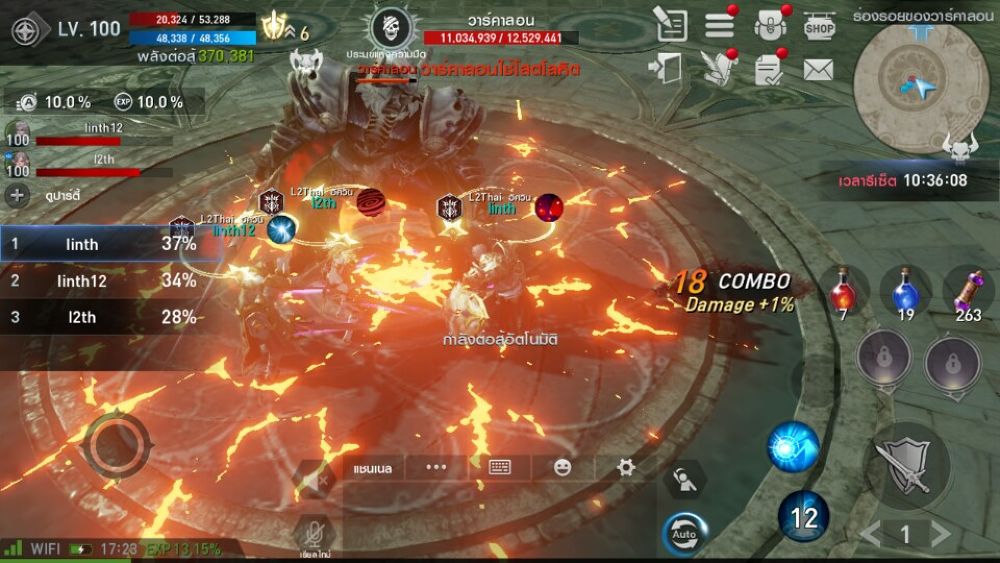This screenshot has height=563, width=1000.
Task: Use the purple scroll item
Action: pyautogui.click(x=968, y=291)
